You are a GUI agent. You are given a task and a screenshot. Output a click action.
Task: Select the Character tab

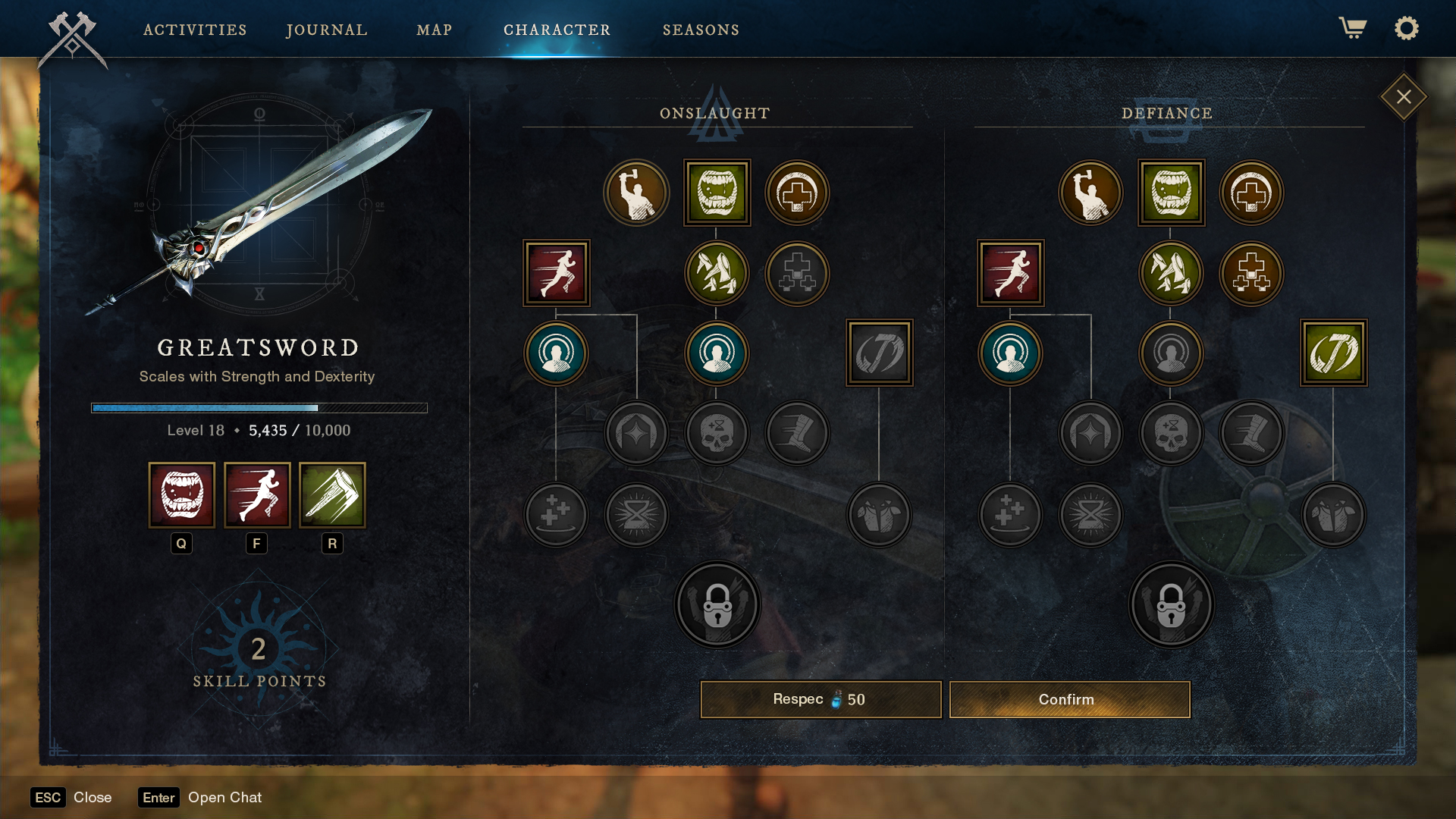click(557, 30)
